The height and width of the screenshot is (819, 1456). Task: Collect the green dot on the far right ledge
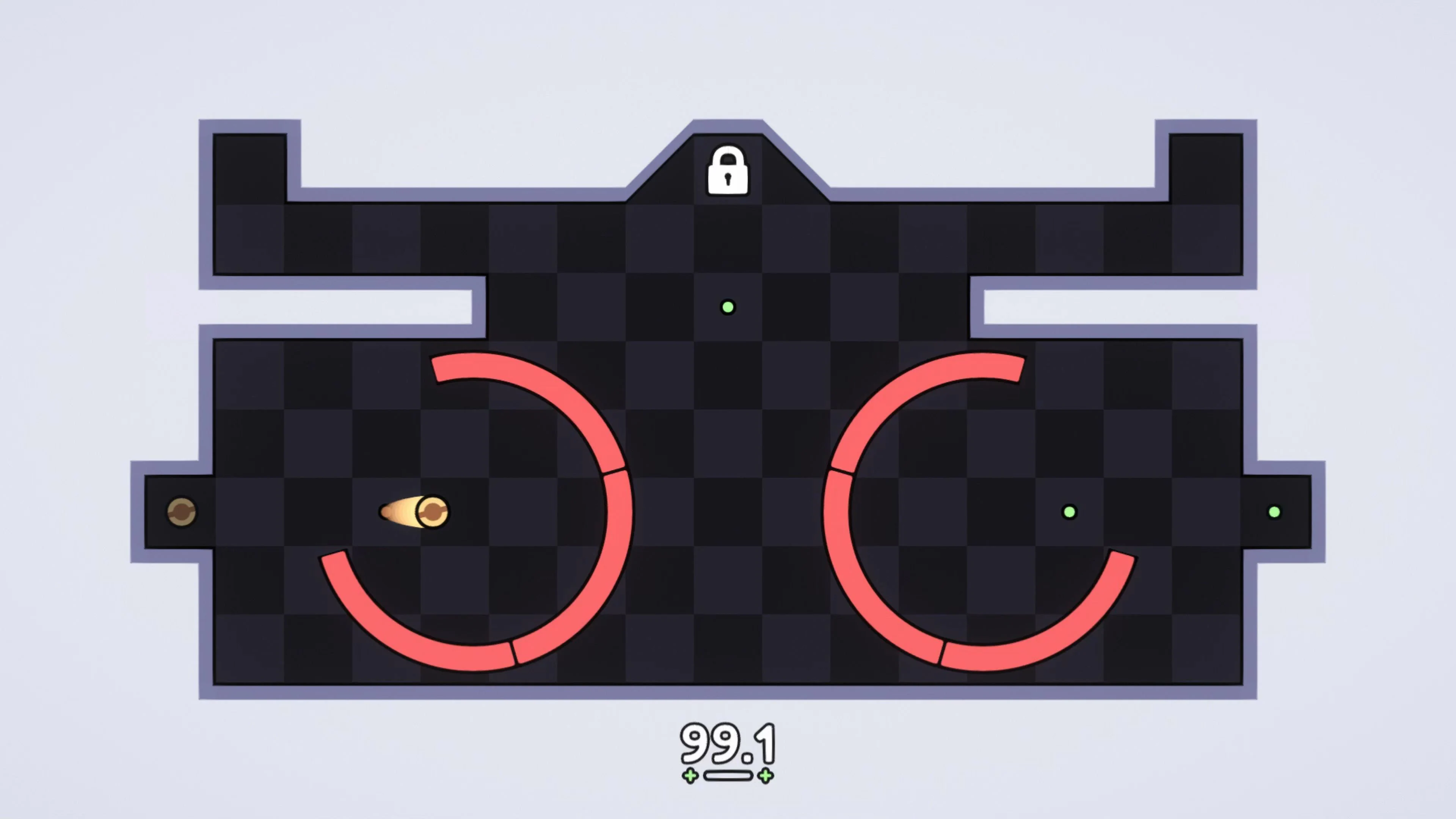pyautogui.click(x=1274, y=511)
